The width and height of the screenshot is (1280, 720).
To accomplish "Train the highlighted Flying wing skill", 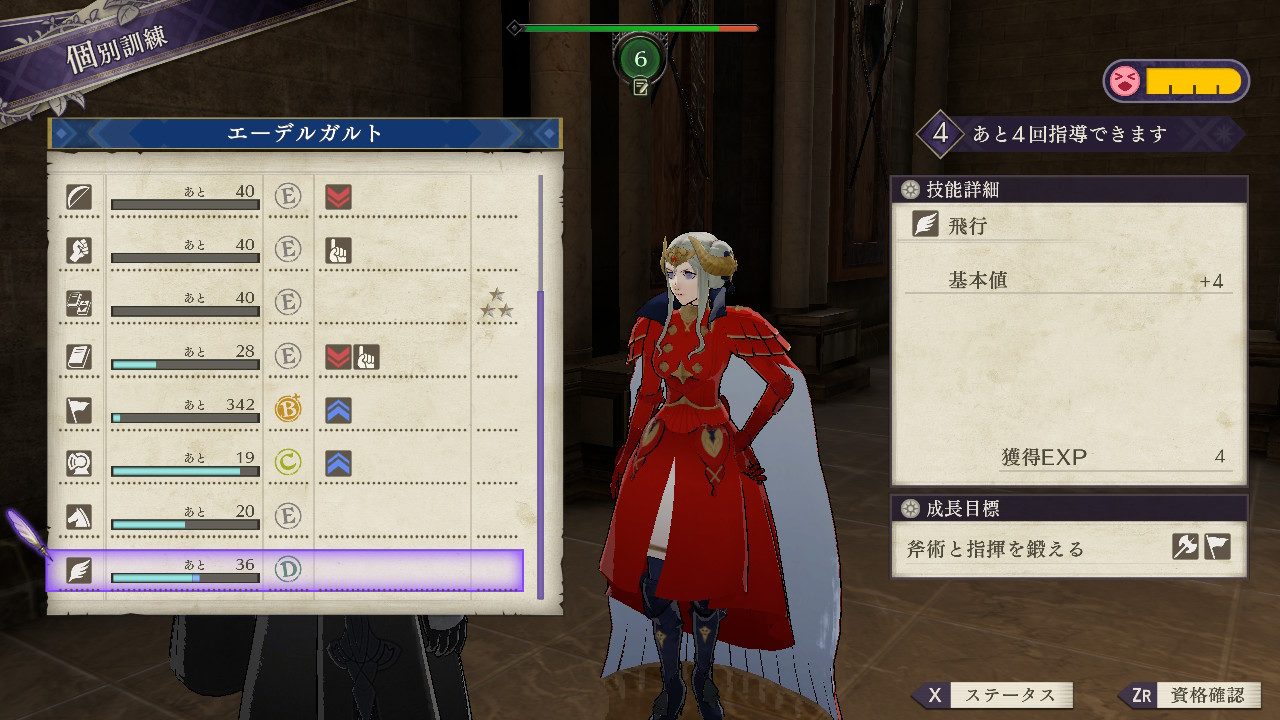I will [x=285, y=570].
